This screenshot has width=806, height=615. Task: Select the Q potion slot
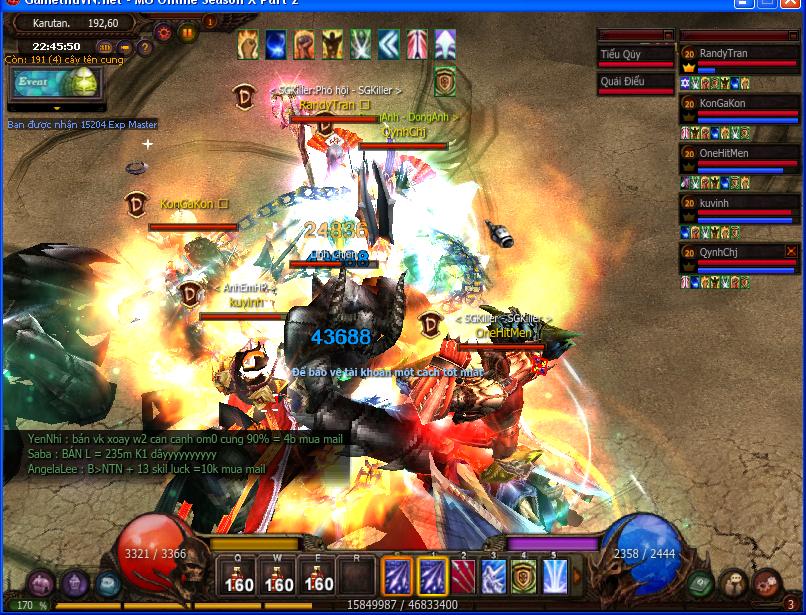(x=239, y=577)
